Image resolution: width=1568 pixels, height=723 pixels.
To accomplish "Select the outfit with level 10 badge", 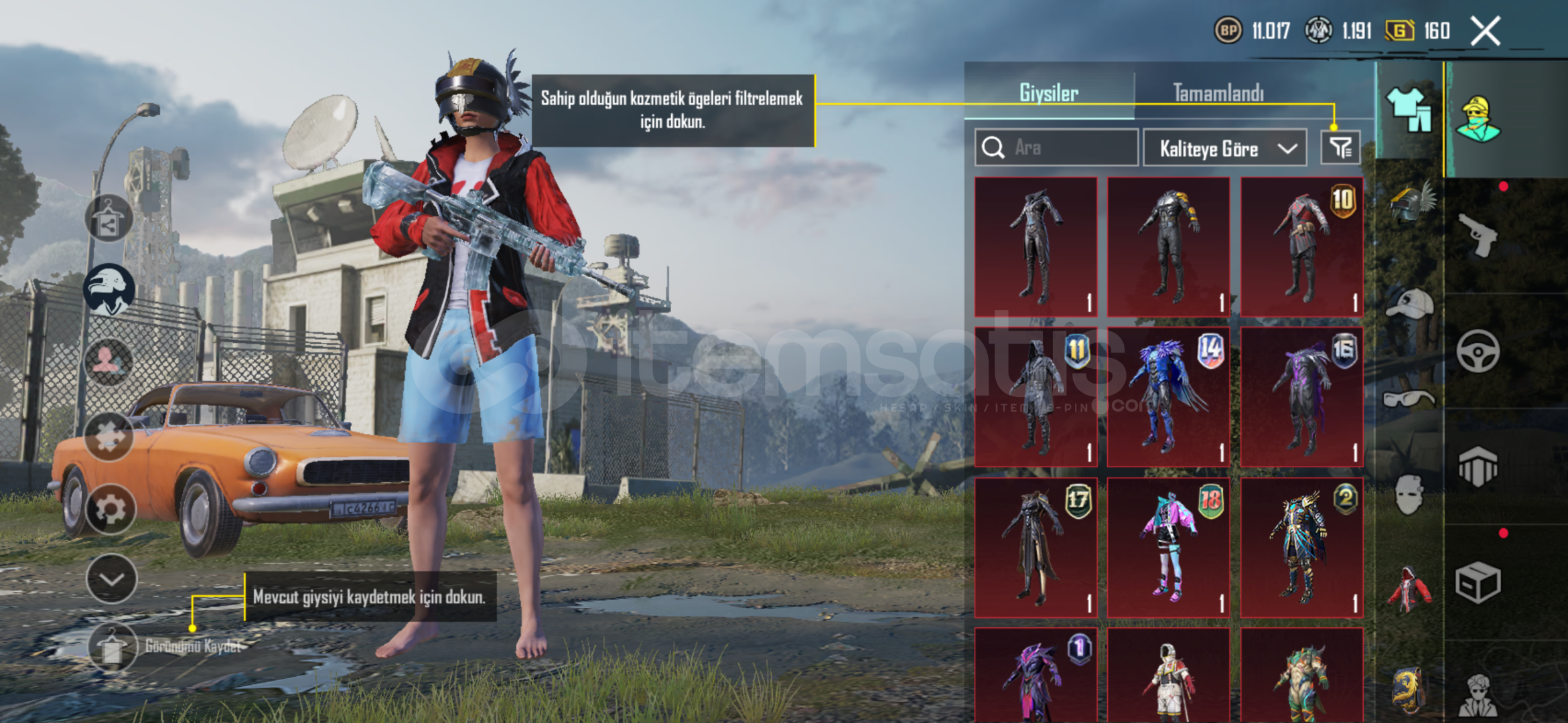I will (x=1301, y=247).
